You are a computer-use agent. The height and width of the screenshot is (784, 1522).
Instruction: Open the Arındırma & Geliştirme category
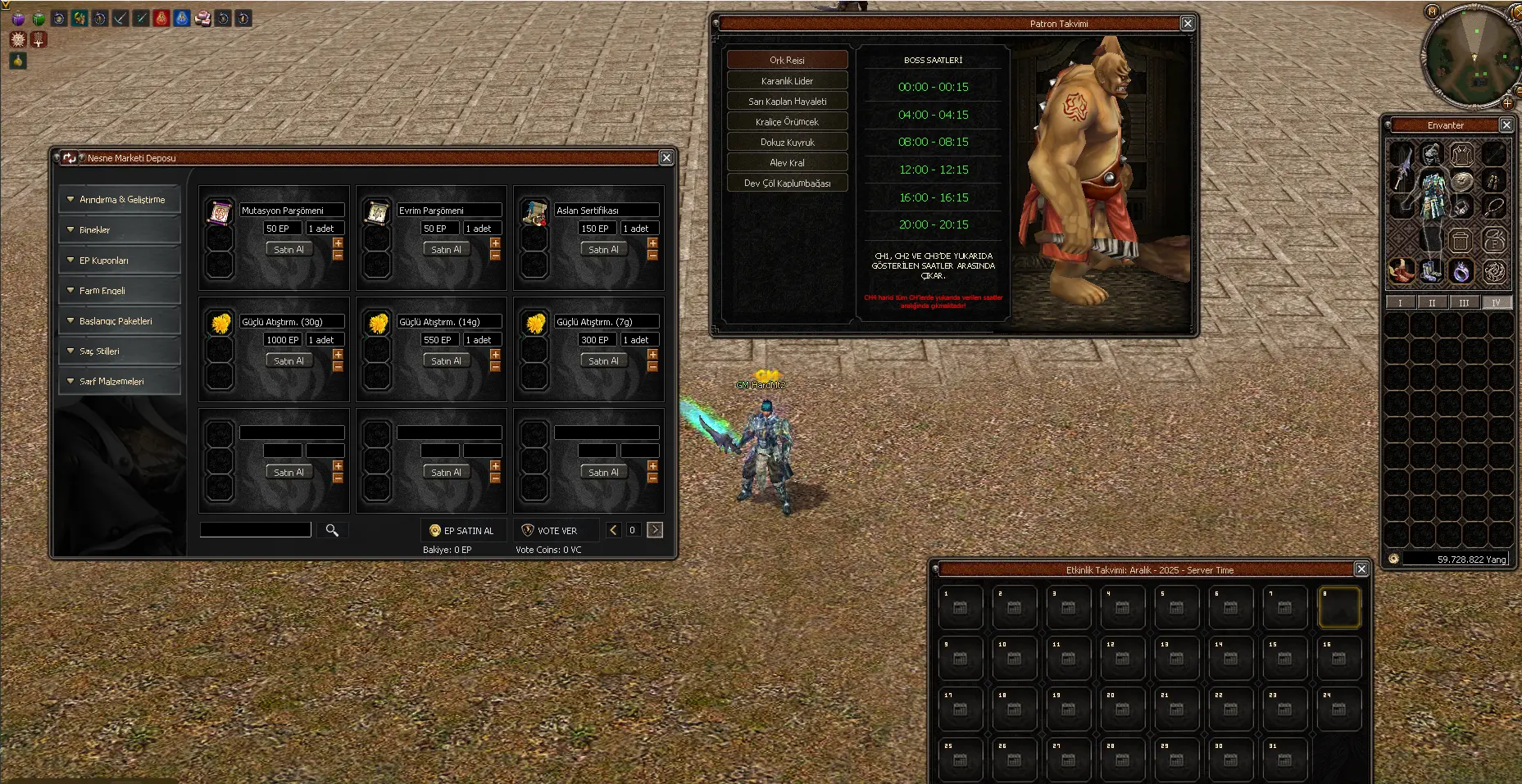pos(120,200)
